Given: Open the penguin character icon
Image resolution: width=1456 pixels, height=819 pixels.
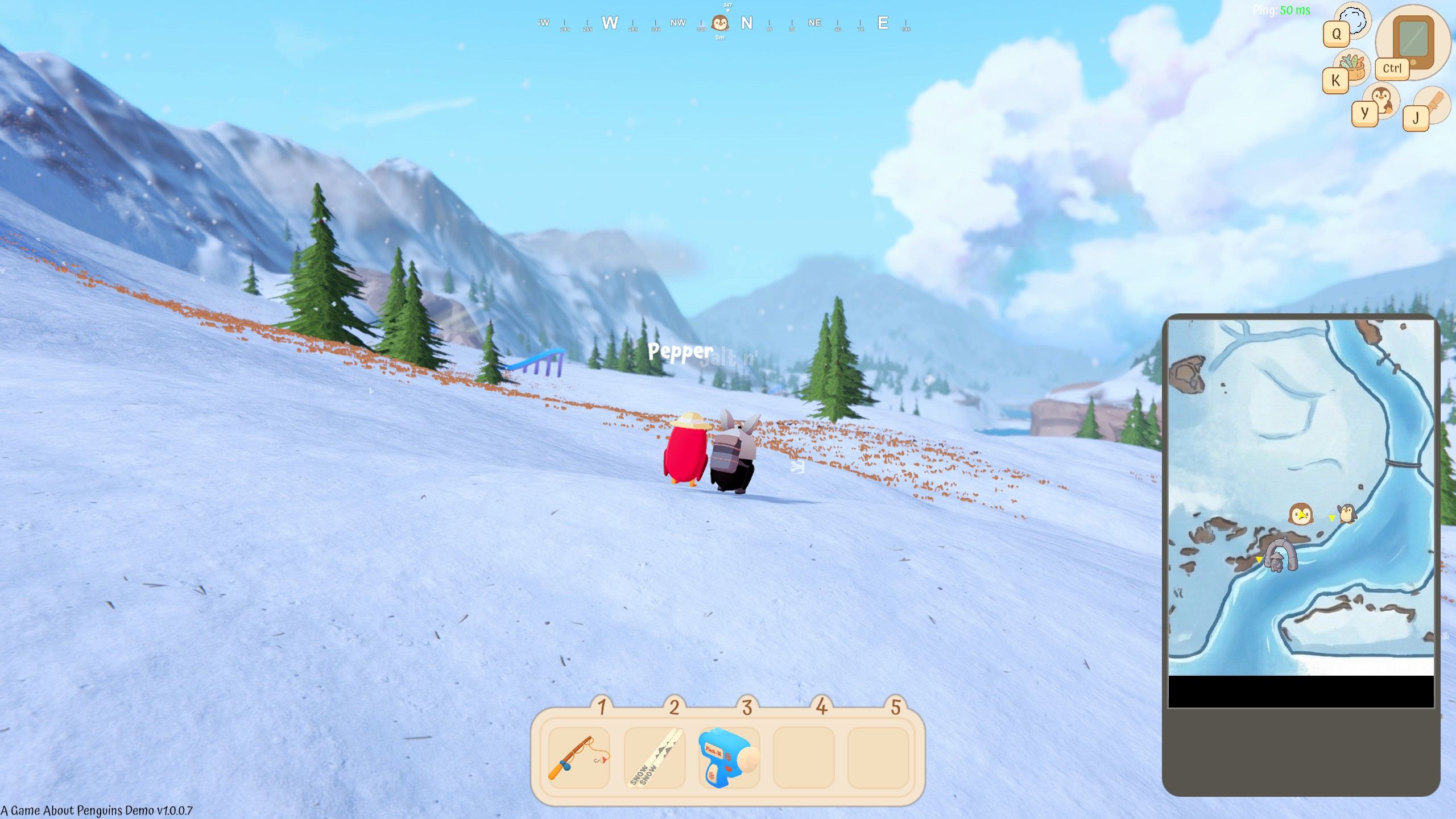Looking at the screenshot, I should coord(1382,99).
